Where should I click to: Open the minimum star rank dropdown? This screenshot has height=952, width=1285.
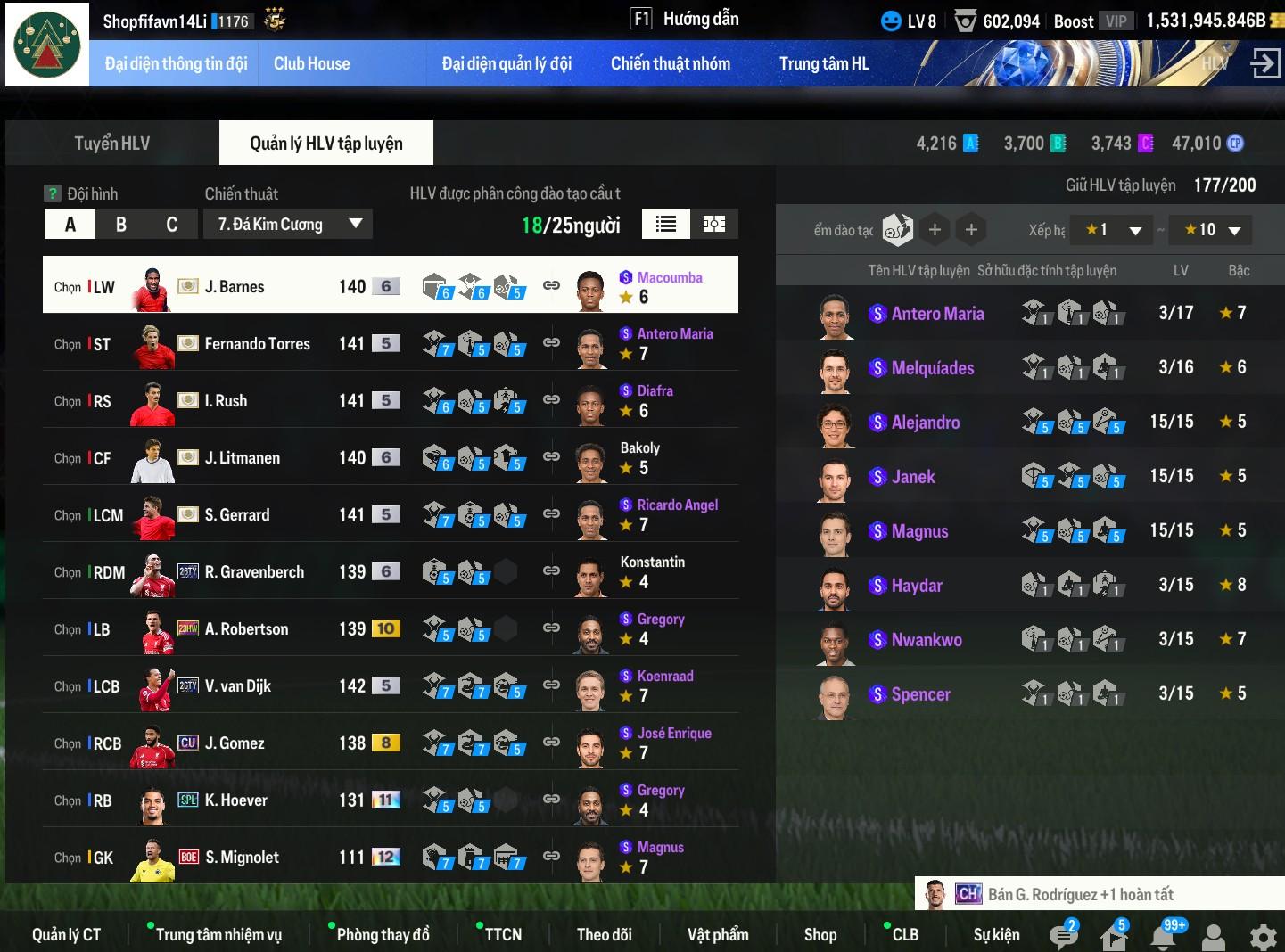[1113, 230]
